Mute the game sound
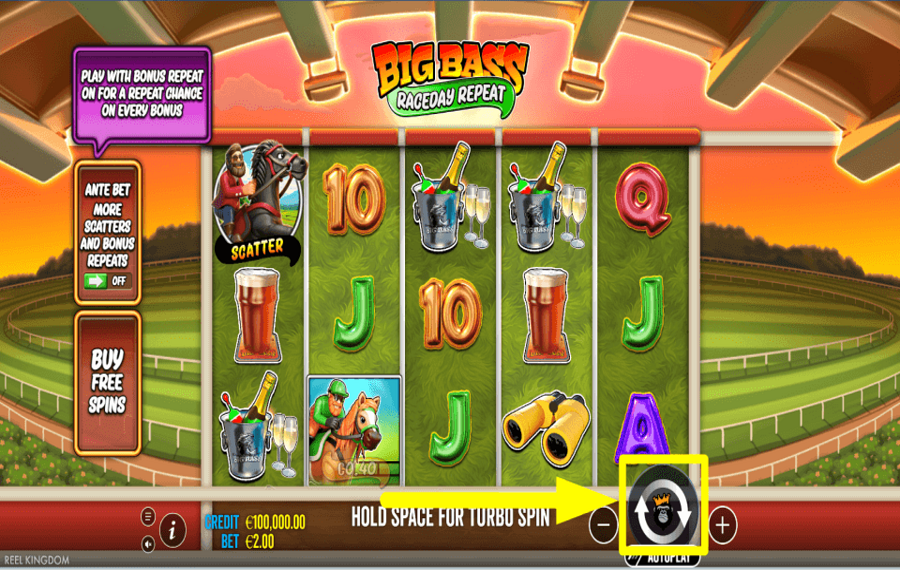Screen dimensions: 900x570 click(x=148, y=544)
